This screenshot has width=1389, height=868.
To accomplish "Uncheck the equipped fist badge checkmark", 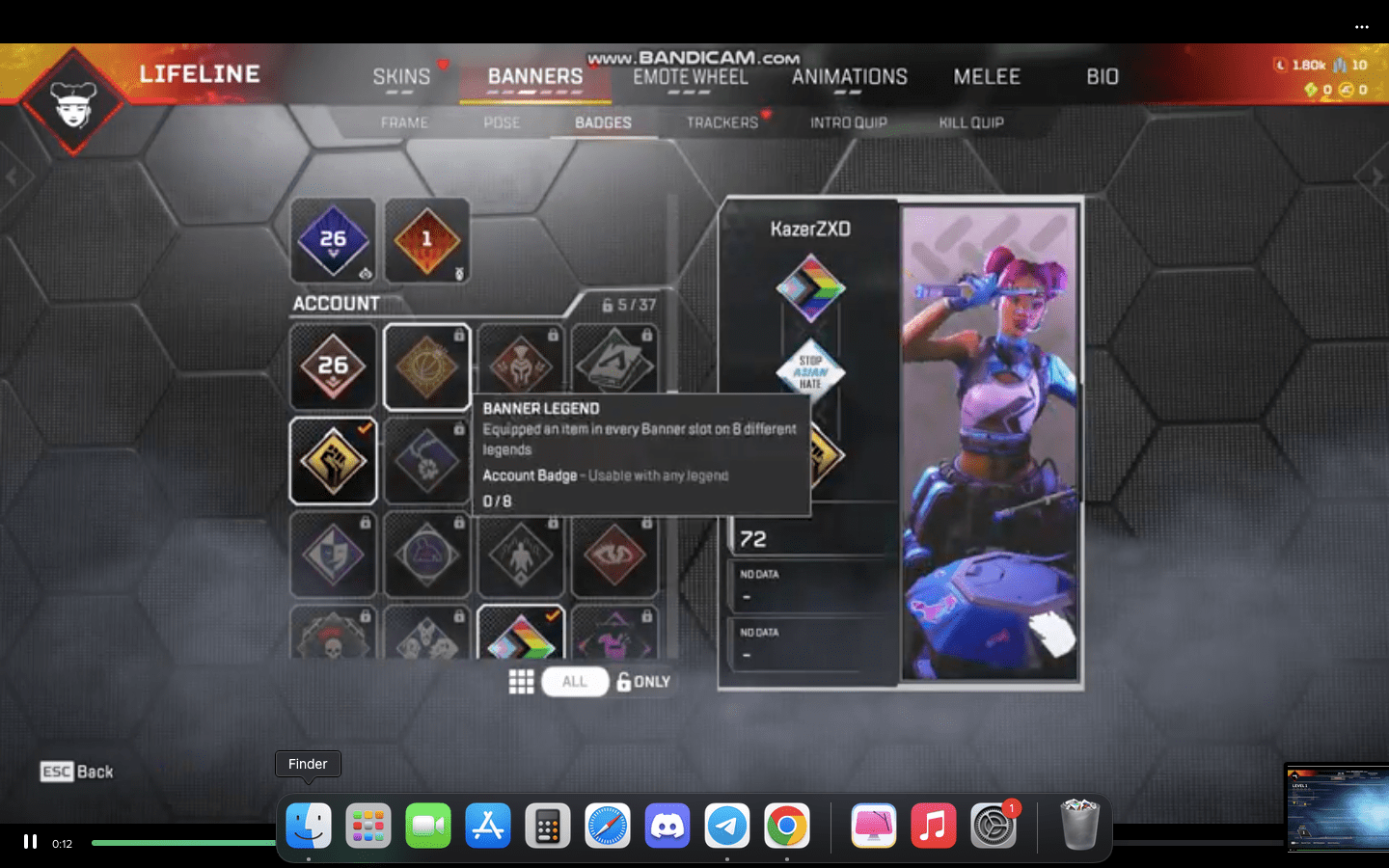I will click(x=364, y=428).
